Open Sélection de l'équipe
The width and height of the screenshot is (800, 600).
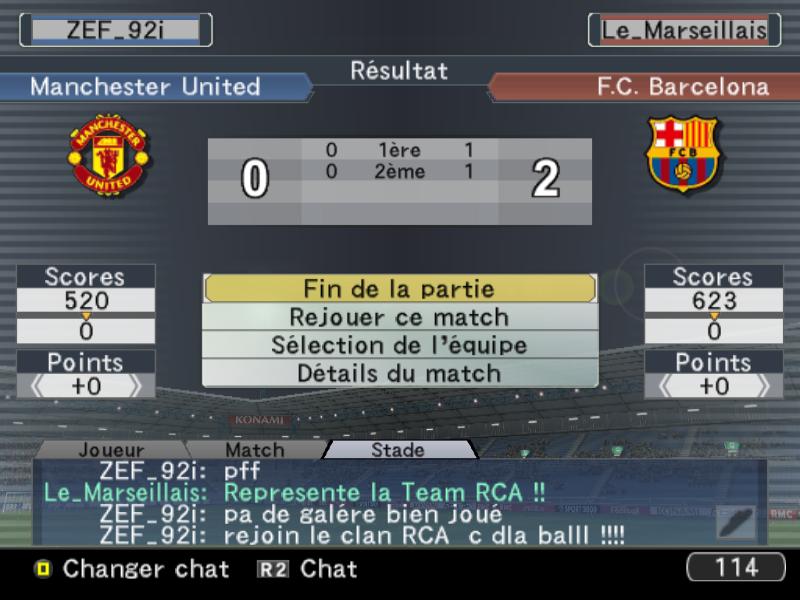399,345
